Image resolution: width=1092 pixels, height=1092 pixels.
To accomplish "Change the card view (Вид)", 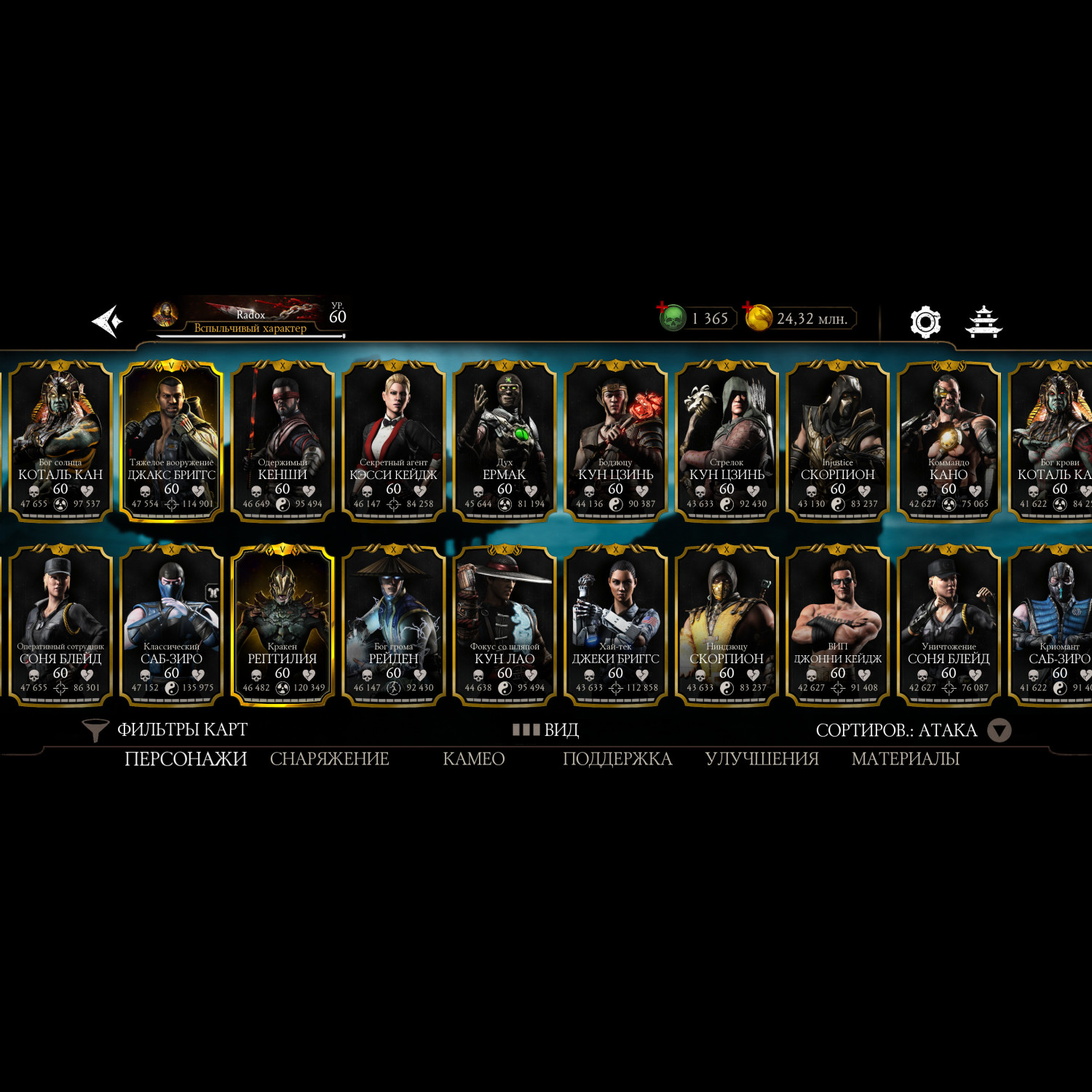I will pyautogui.click(x=546, y=729).
